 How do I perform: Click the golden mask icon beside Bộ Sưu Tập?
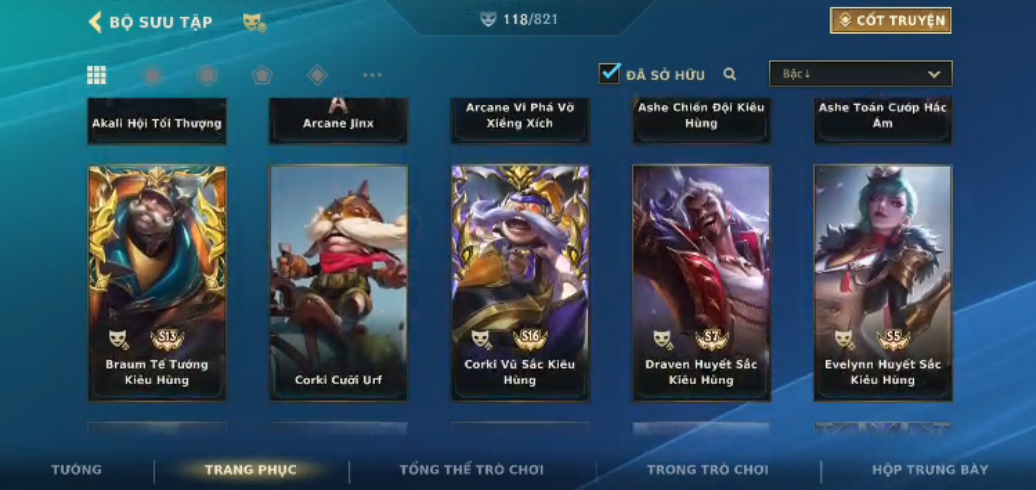click(x=254, y=22)
